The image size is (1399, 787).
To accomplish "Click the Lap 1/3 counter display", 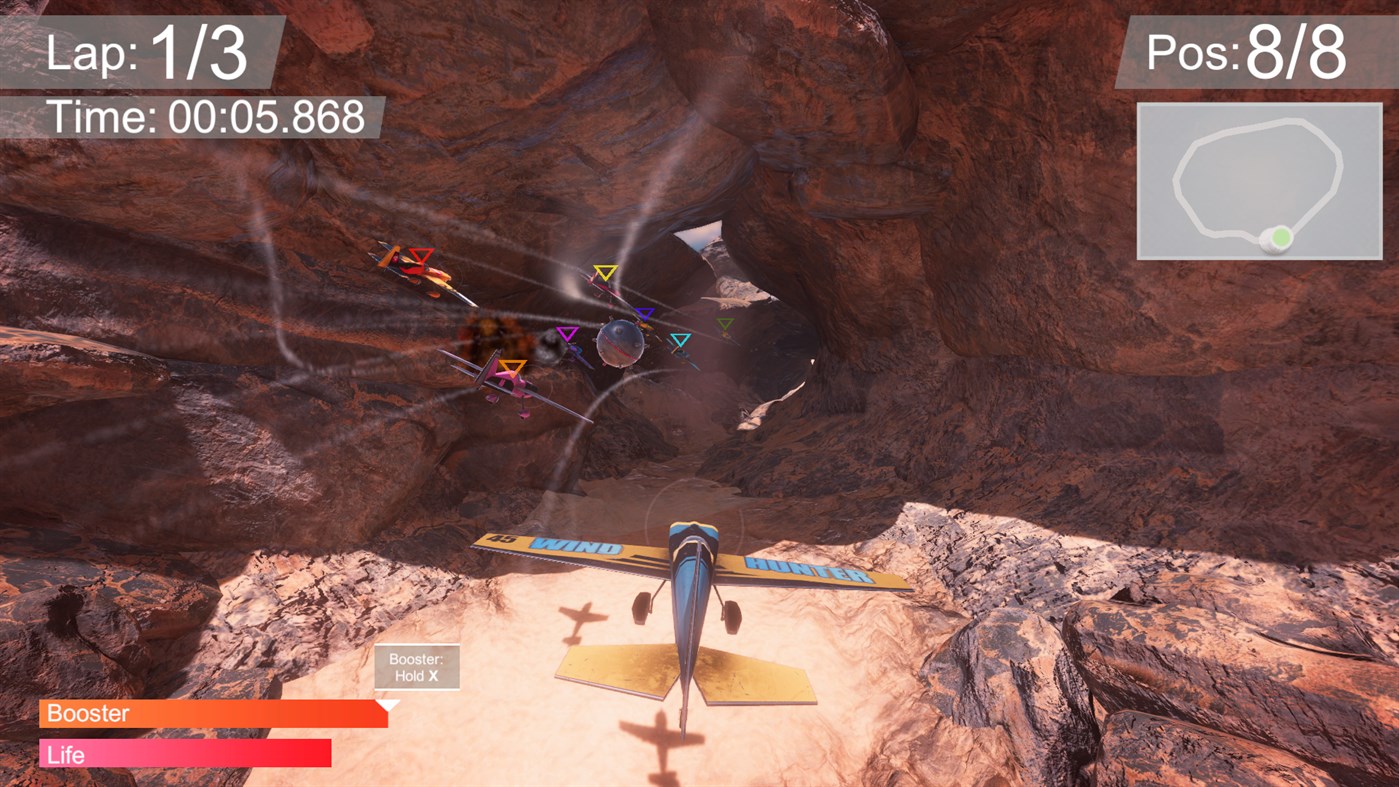I will click(x=145, y=53).
